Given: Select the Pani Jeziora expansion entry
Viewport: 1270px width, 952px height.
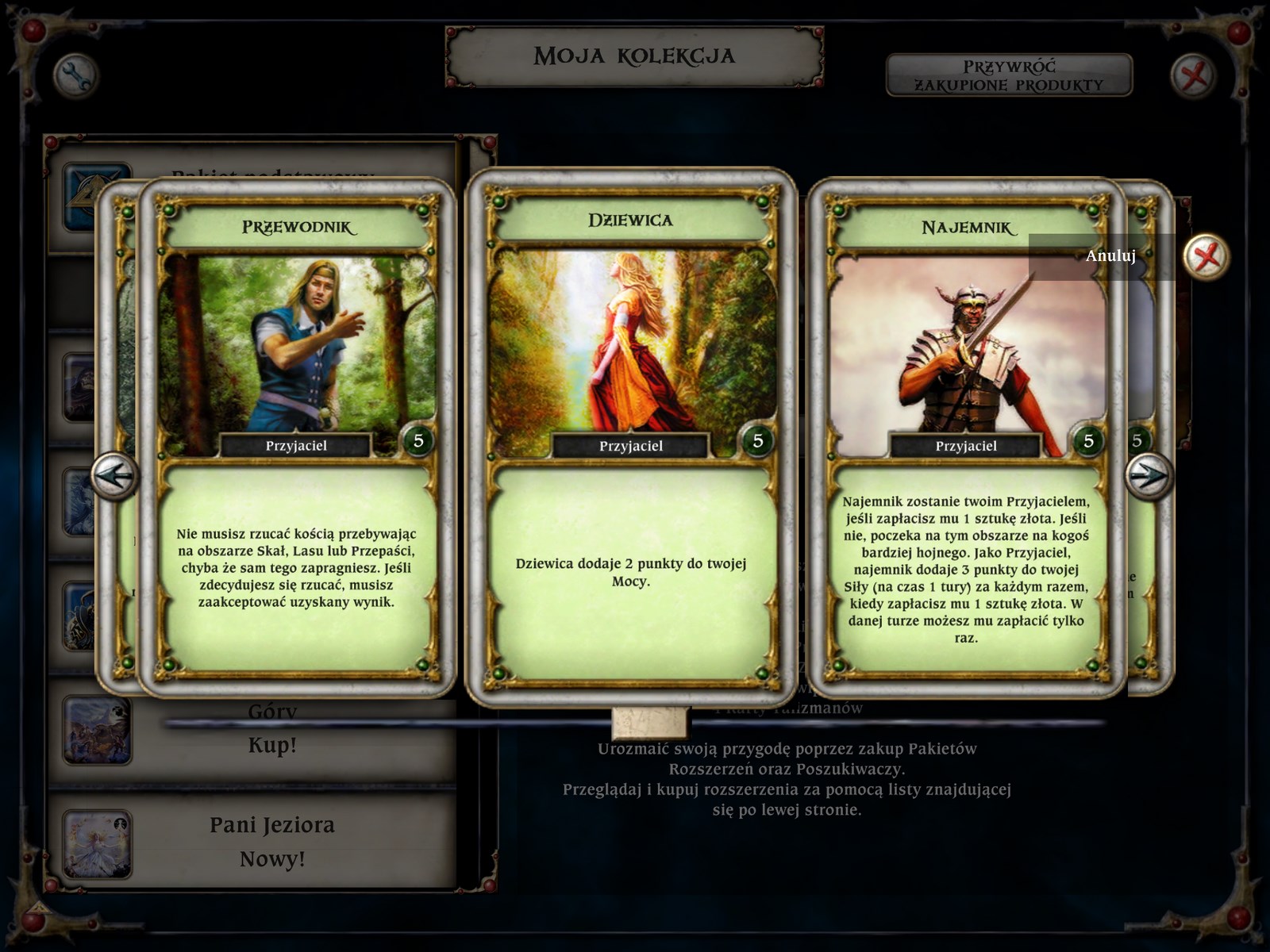Looking at the screenshot, I should tap(271, 841).
